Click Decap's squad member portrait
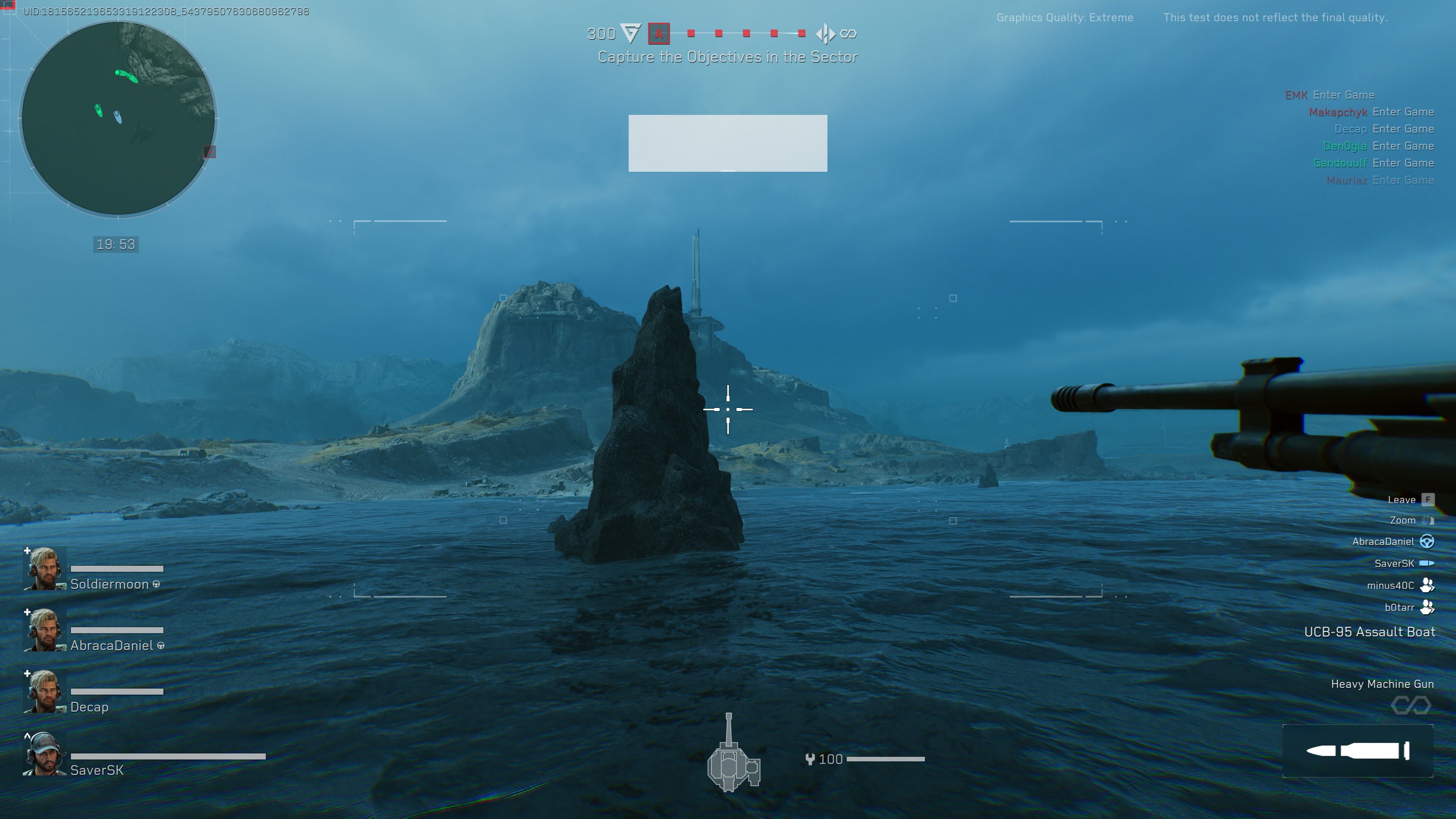The height and width of the screenshot is (819, 1456). (x=45, y=691)
